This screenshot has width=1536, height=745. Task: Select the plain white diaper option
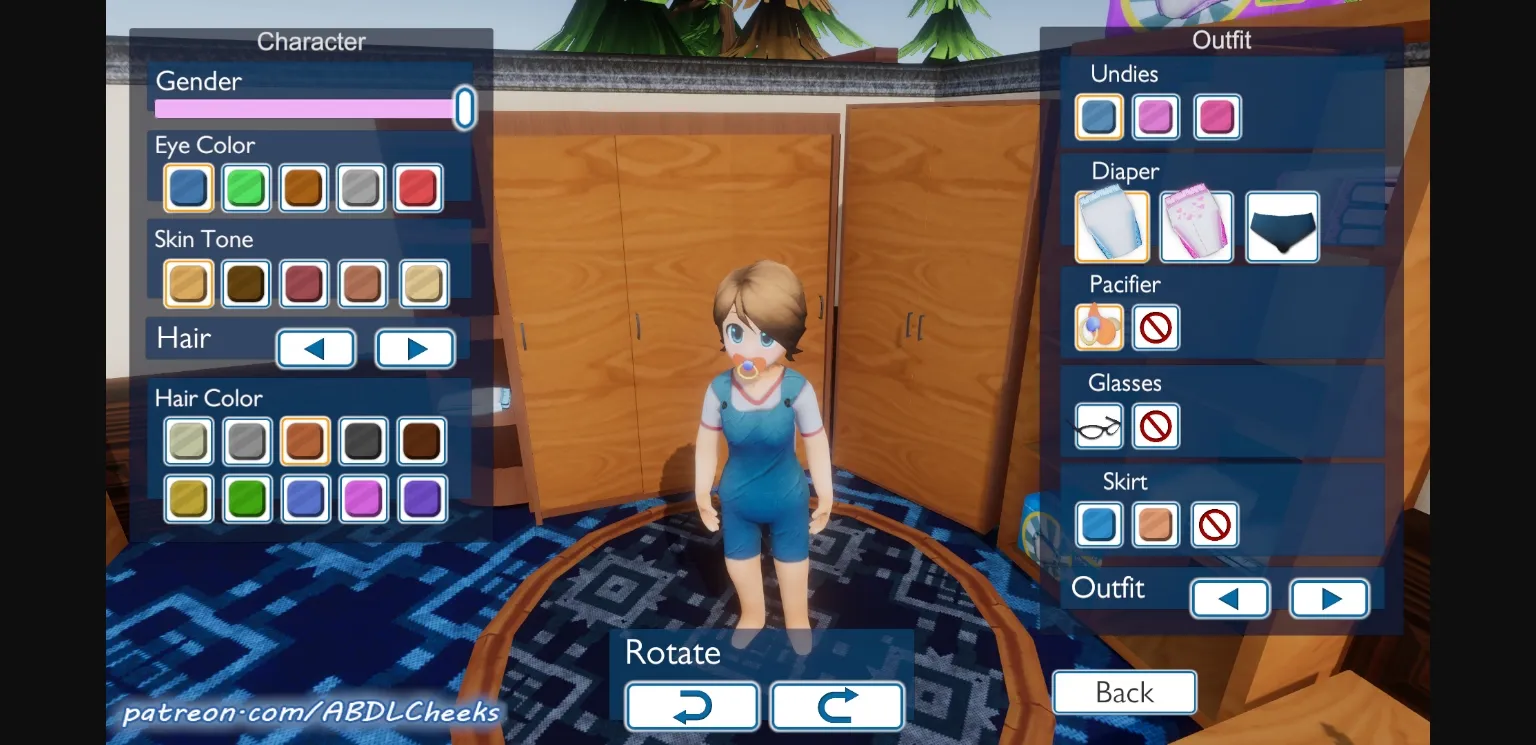coord(1111,226)
